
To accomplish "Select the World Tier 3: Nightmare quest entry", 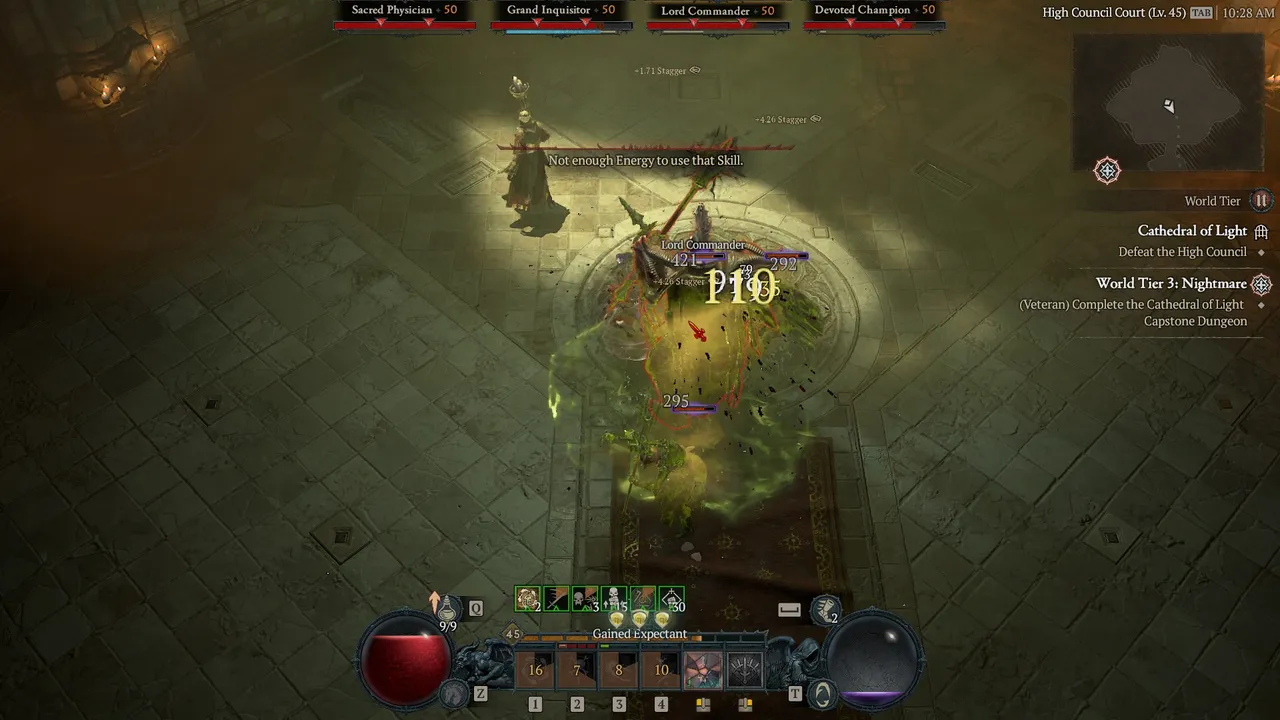I will pos(1171,284).
